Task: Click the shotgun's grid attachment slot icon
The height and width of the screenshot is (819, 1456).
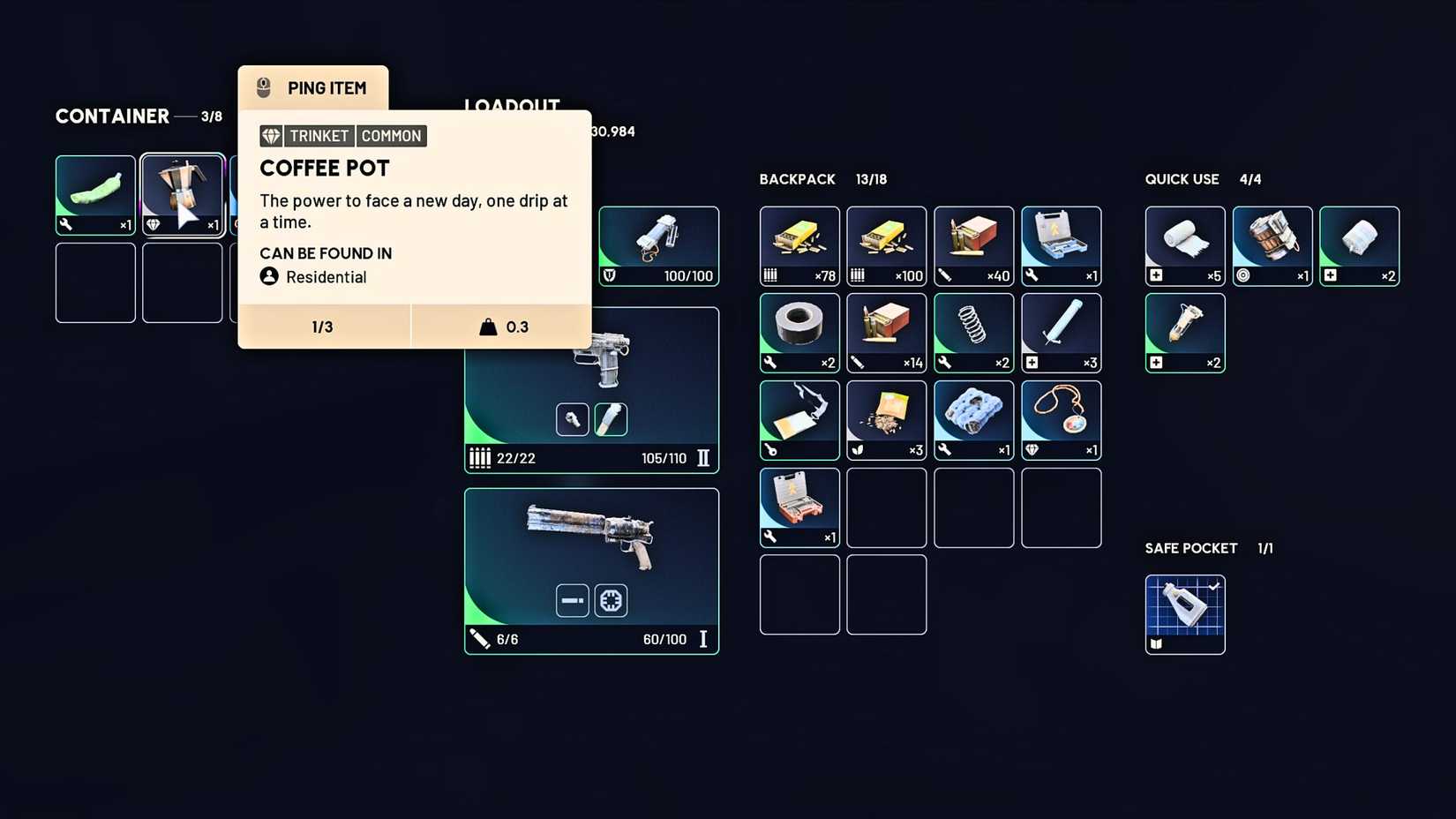Action: pyautogui.click(x=611, y=600)
